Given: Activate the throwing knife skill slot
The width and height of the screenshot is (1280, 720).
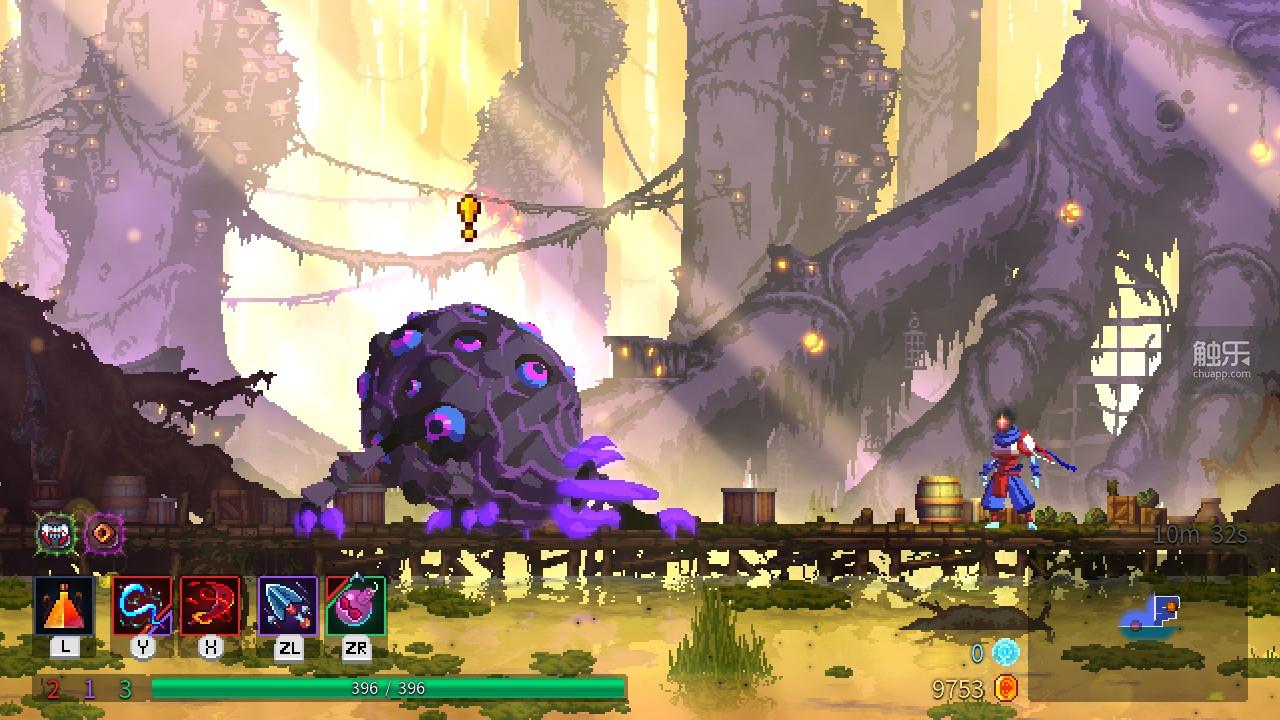Looking at the screenshot, I should click(288, 606).
